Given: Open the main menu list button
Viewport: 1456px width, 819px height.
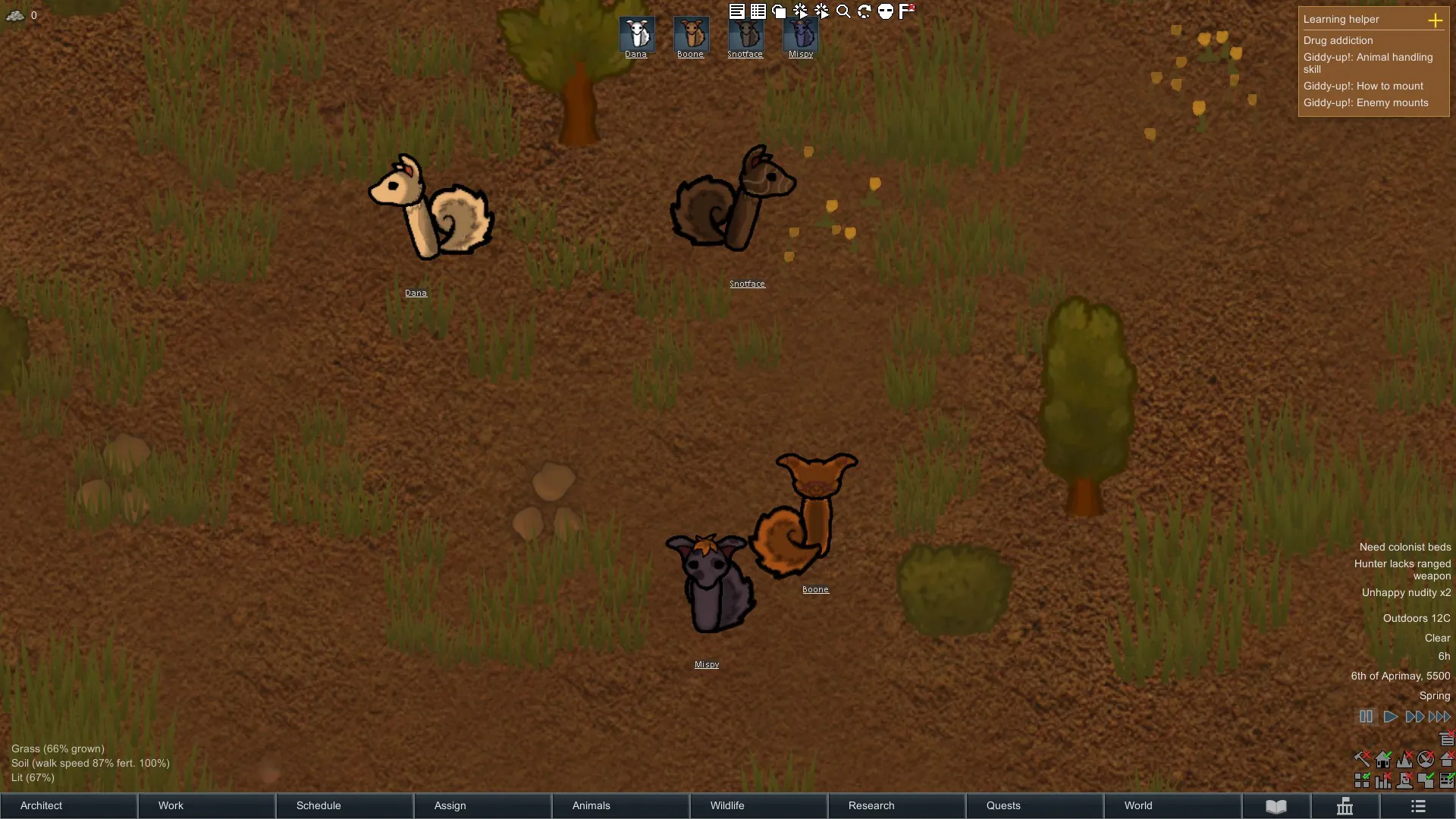Looking at the screenshot, I should point(1418,806).
